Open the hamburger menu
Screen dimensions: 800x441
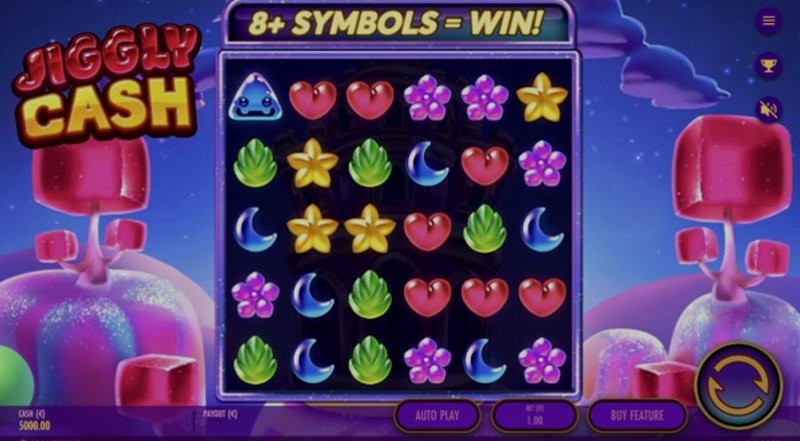click(769, 20)
